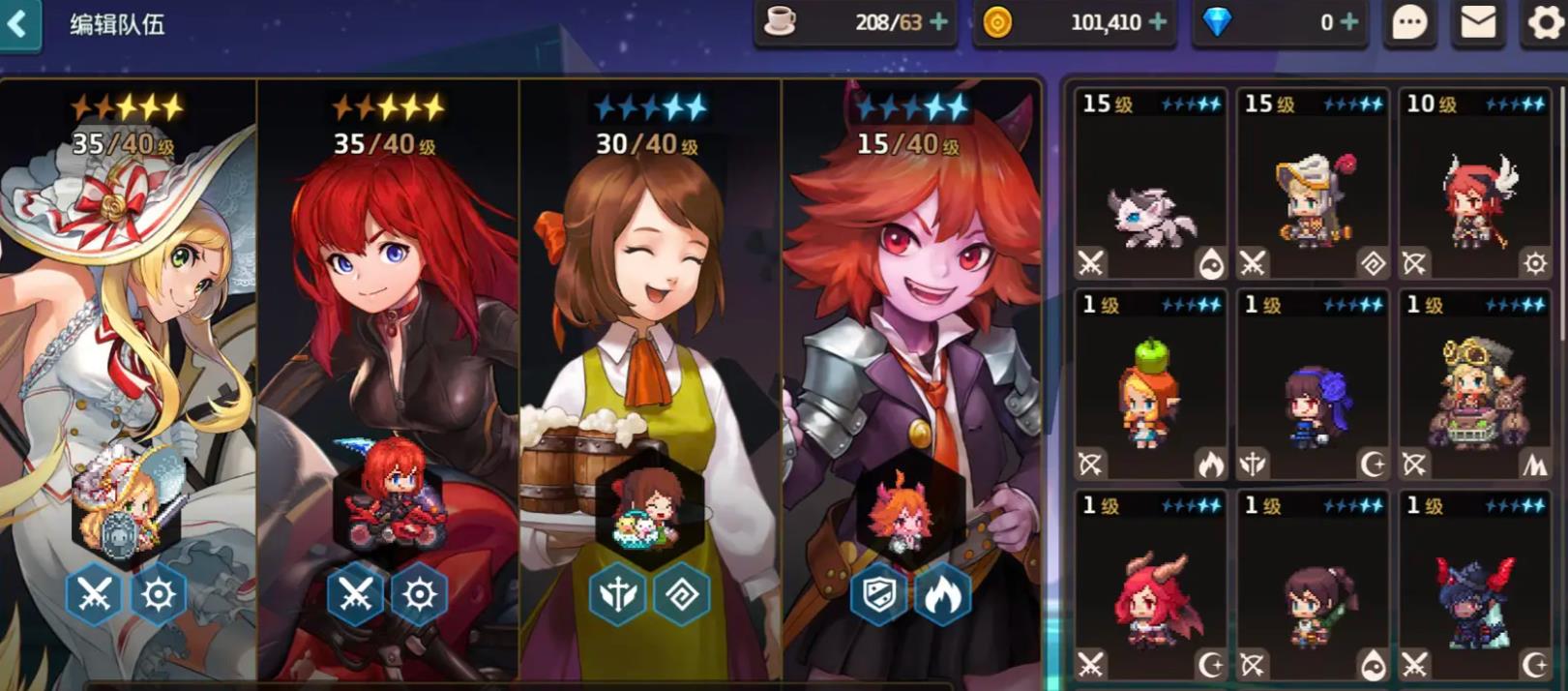Screen dimensions: 1568x691
Task: Open the settings gear
Action: tap(1544, 22)
